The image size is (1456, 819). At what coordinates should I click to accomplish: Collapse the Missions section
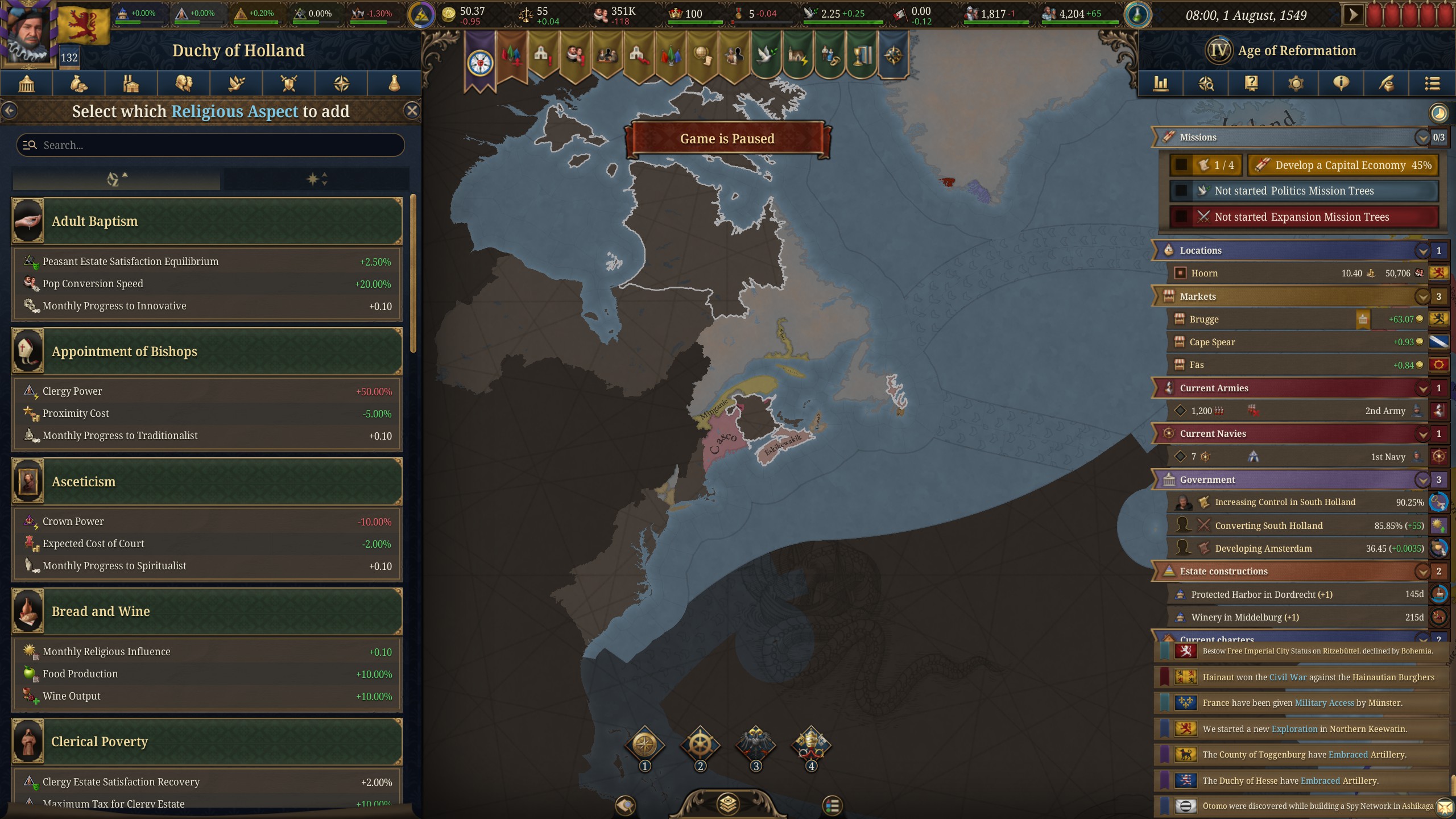[1422, 137]
